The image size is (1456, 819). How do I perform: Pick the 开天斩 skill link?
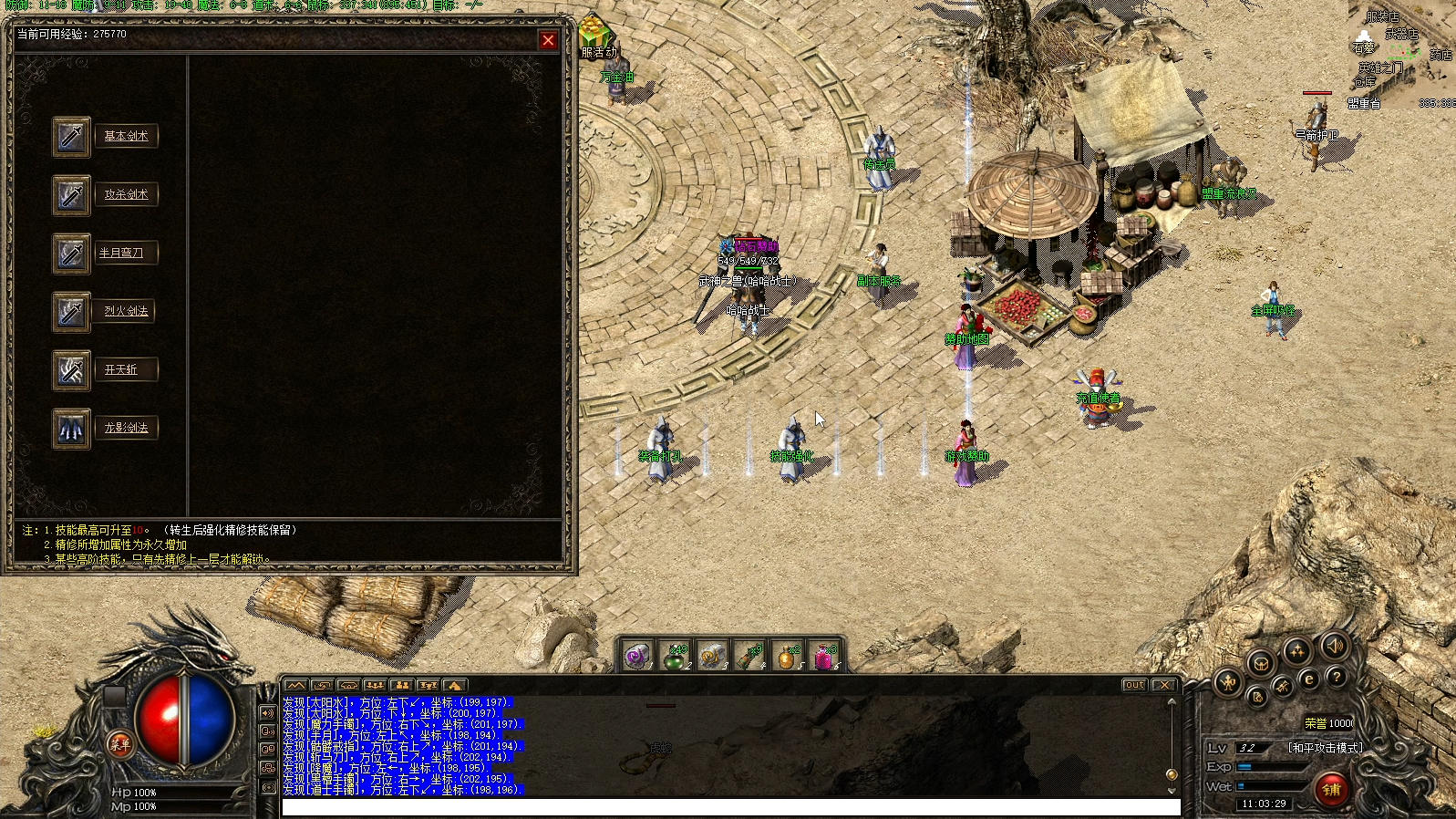tap(120, 369)
